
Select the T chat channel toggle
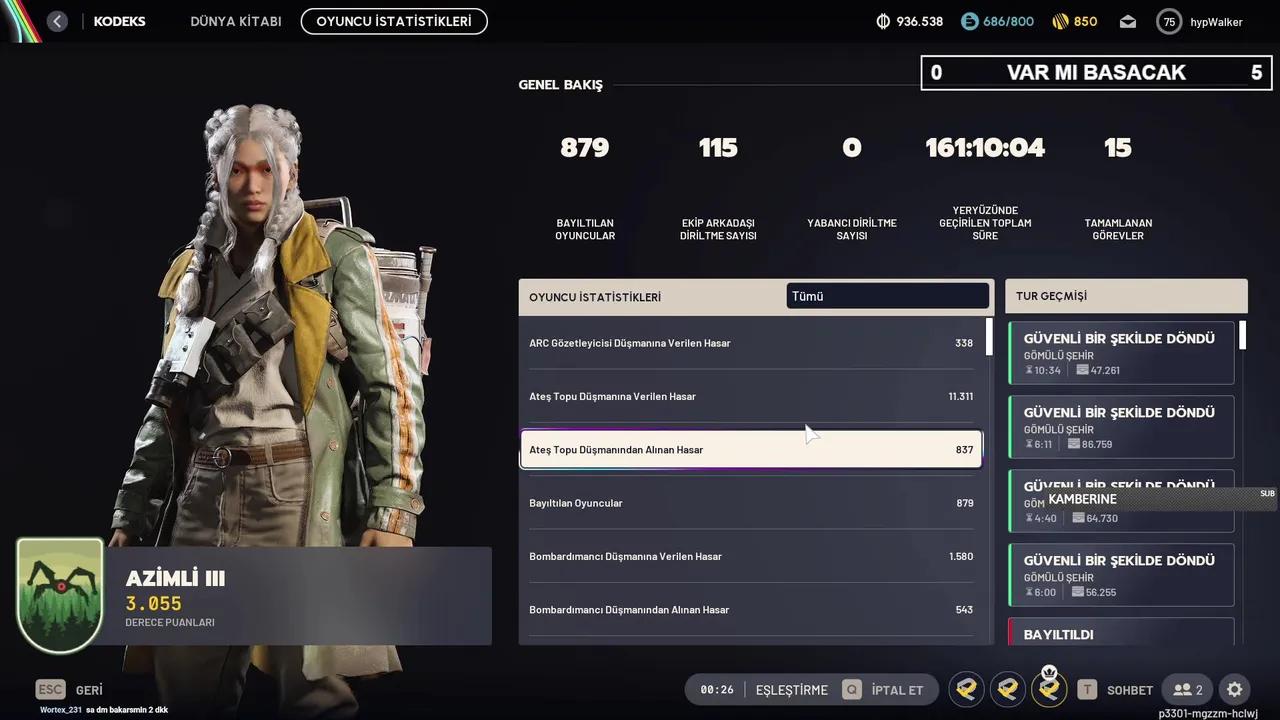[1086, 689]
